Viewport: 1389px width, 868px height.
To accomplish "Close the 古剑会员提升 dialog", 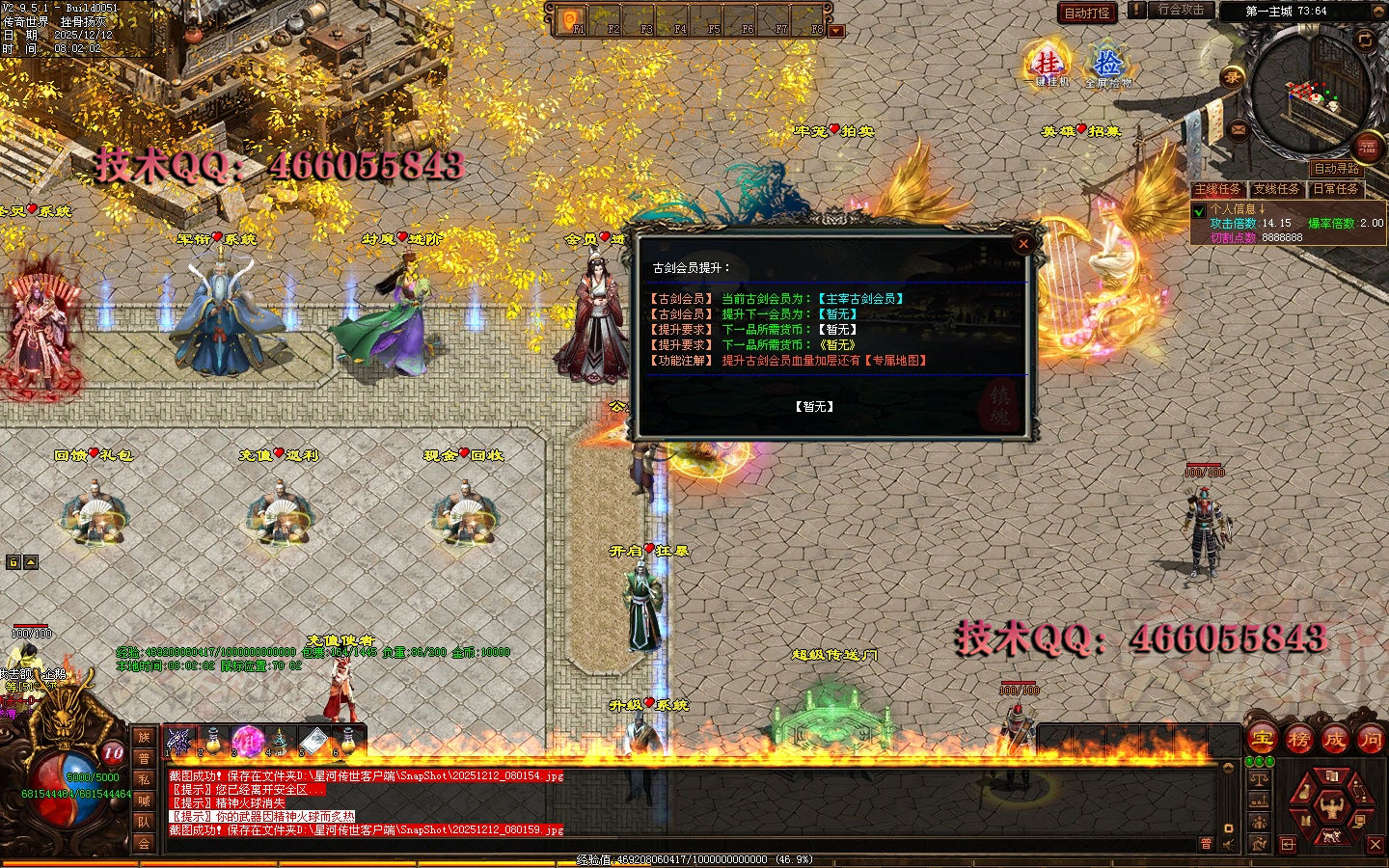I will 1023,244.
